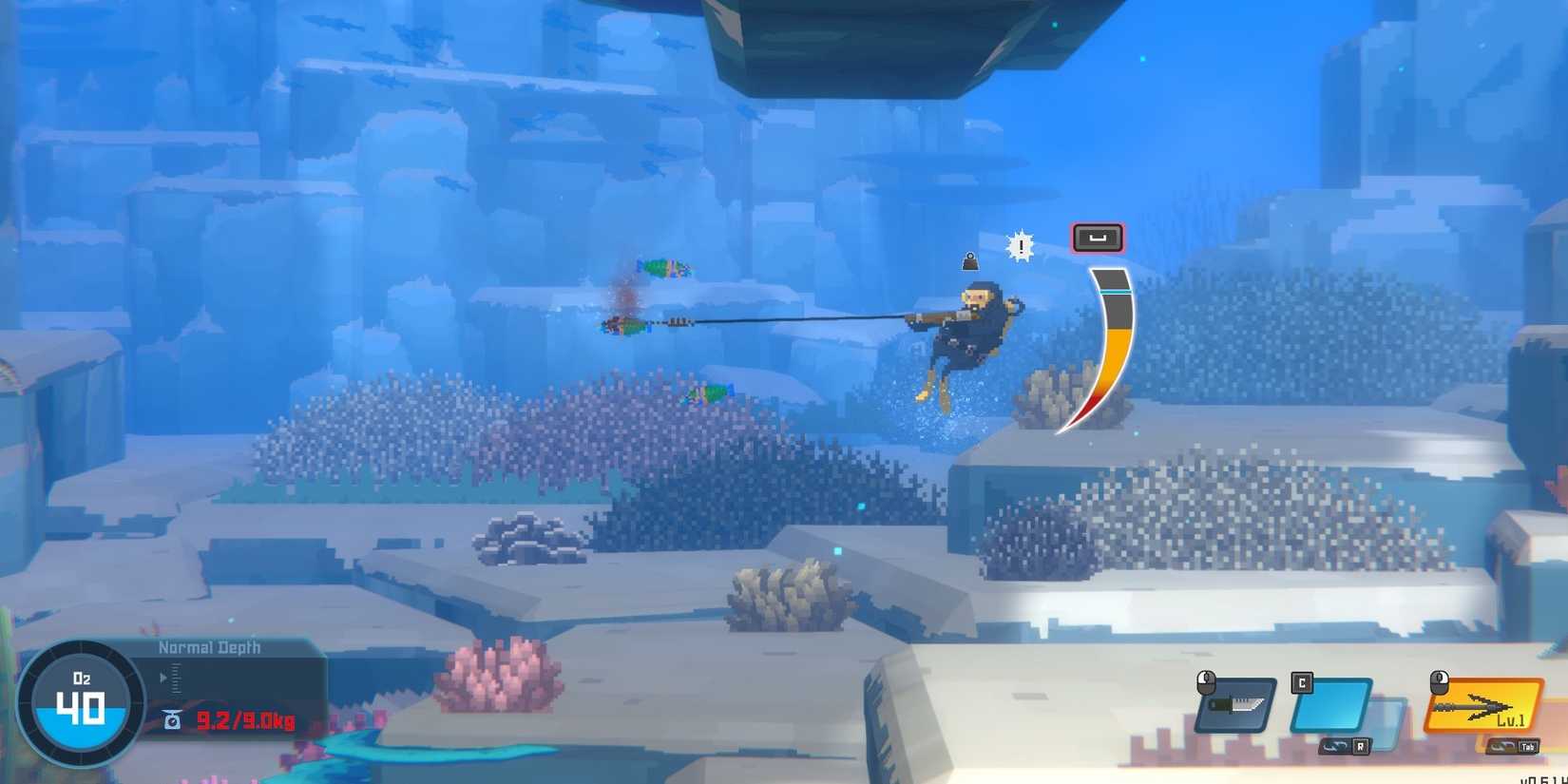Click the Normal Depth title label
The width and height of the screenshot is (1568, 784).
coord(210,647)
